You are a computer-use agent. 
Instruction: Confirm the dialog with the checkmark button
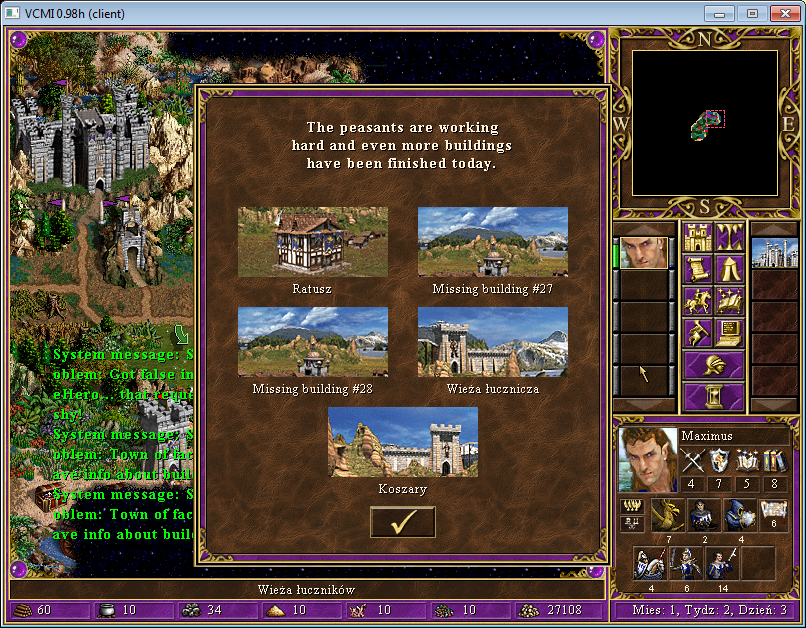(x=402, y=522)
